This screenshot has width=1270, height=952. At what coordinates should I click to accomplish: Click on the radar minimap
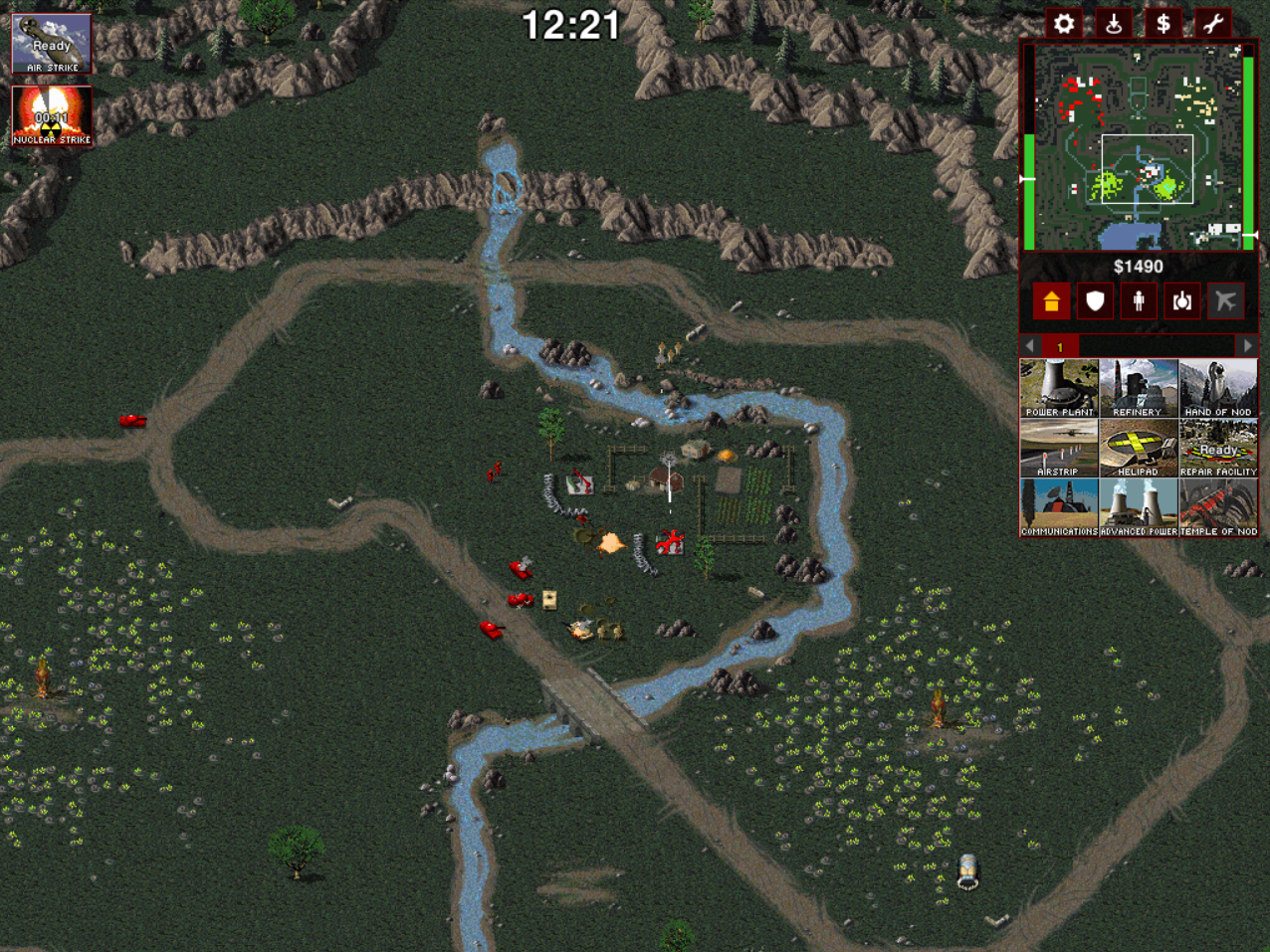click(1139, 145)
